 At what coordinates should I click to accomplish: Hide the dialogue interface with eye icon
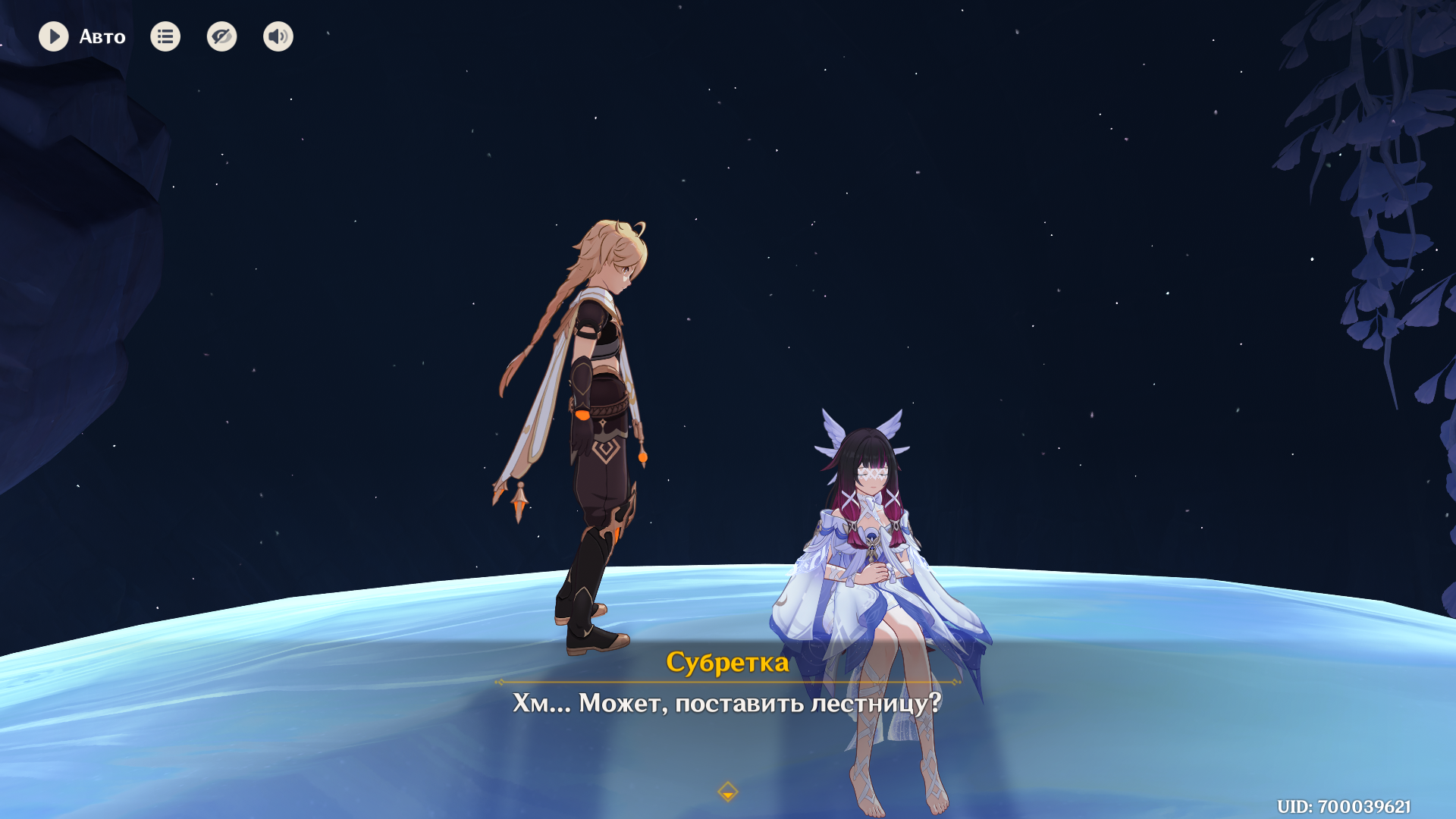click(221, 36)
